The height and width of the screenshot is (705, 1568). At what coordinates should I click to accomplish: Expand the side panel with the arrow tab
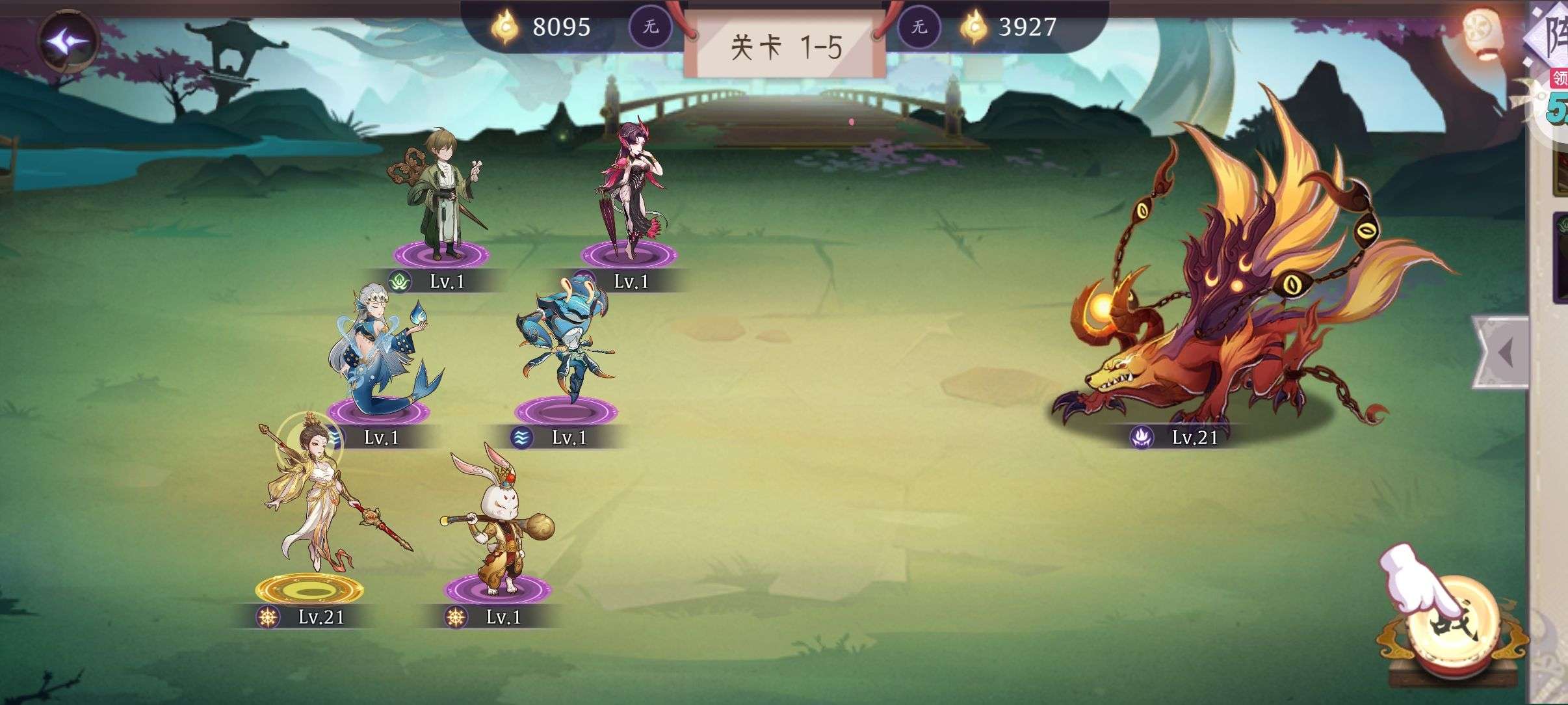[1502, 353]
